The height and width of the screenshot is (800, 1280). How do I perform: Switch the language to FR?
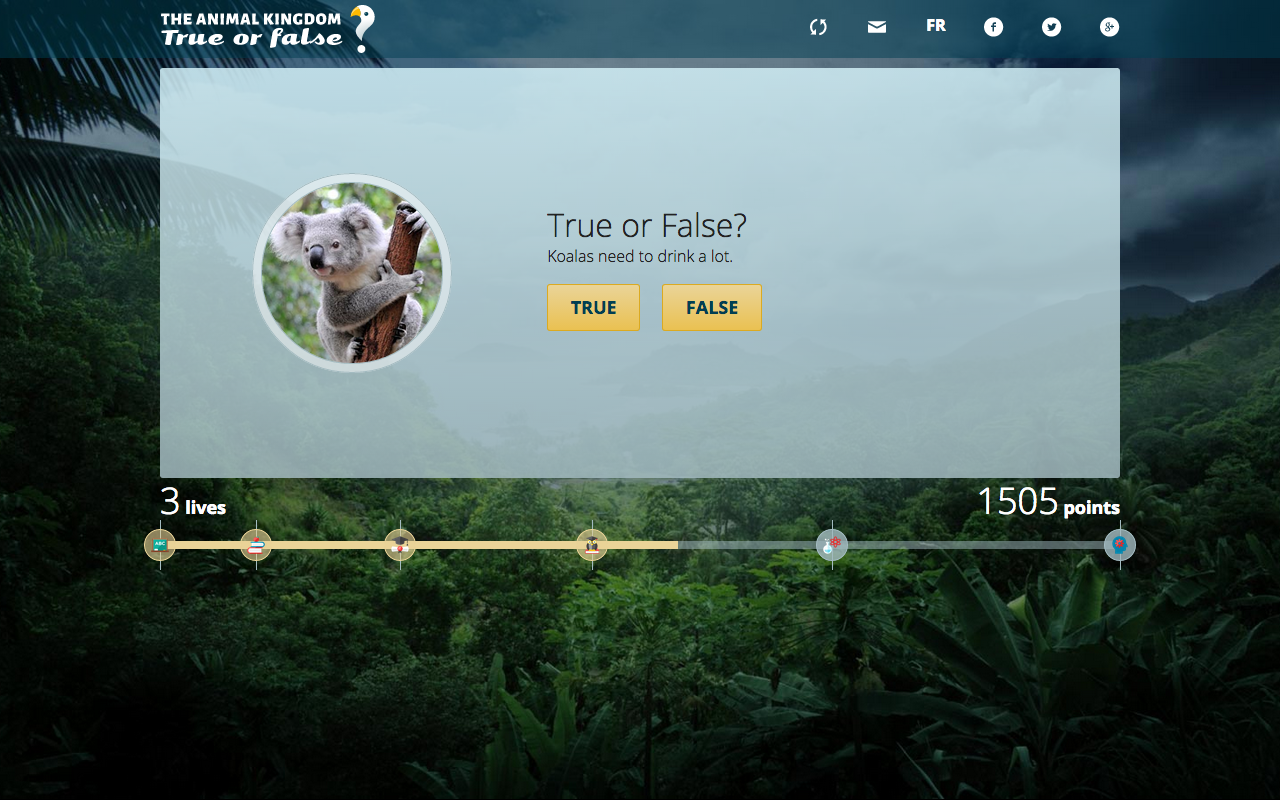(935, 26)
